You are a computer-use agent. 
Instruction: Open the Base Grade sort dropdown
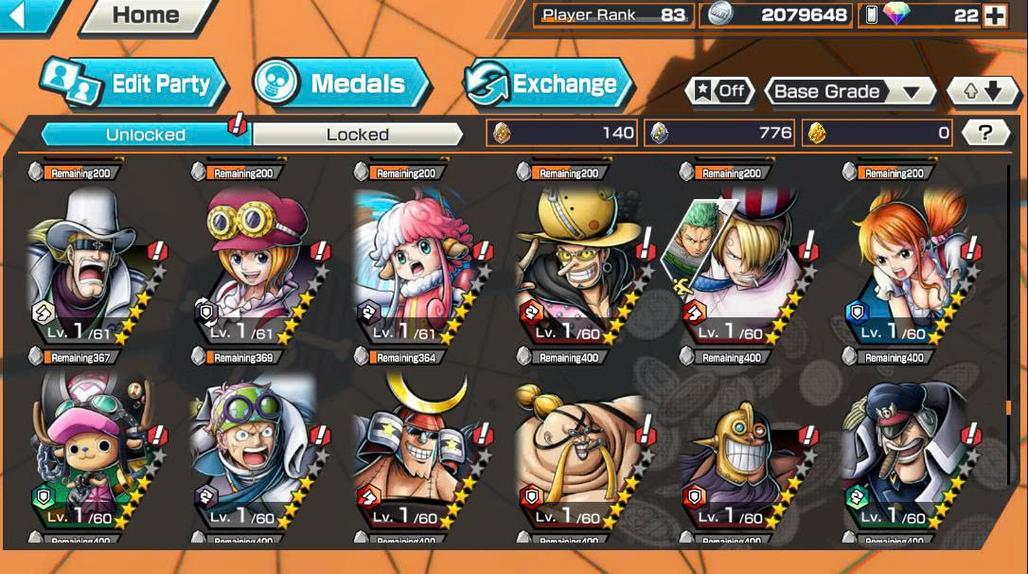pos(848,91)
